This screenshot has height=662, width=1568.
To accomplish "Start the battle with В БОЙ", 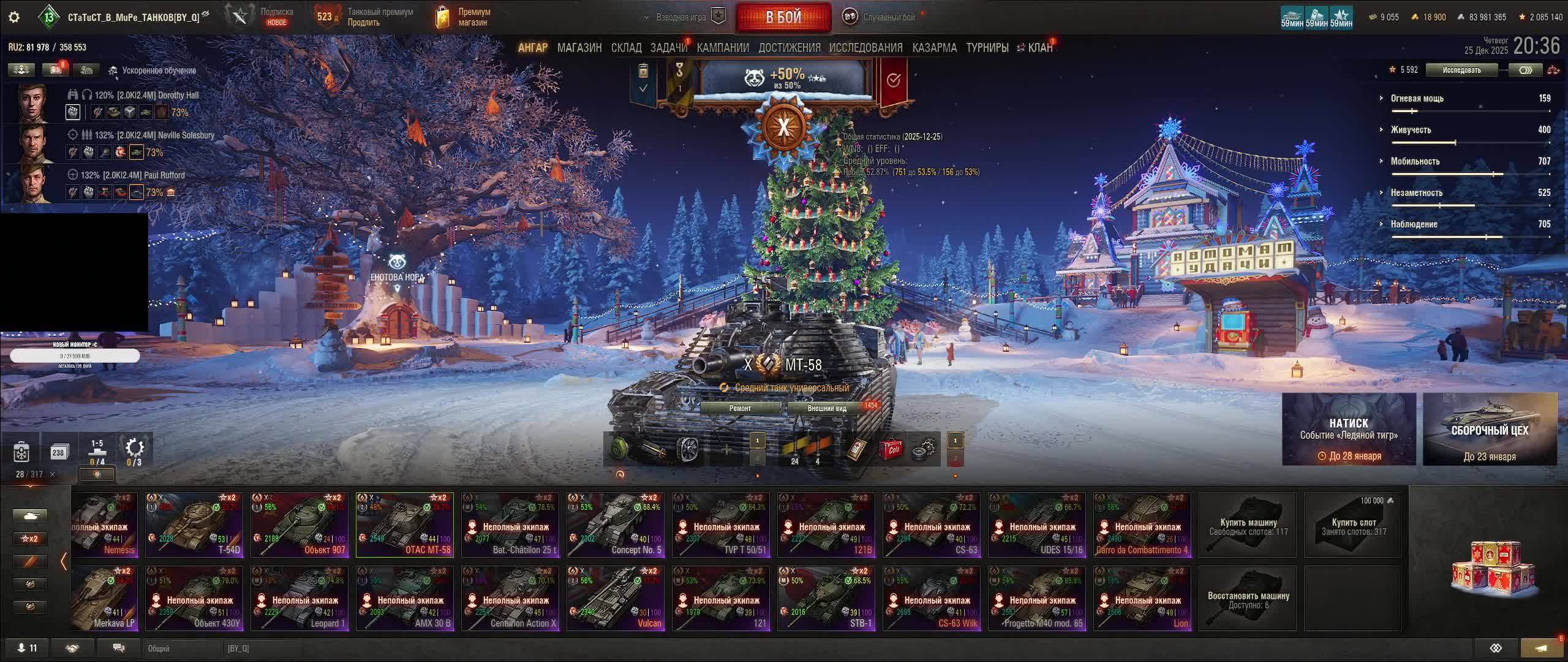I will point(783,17).
